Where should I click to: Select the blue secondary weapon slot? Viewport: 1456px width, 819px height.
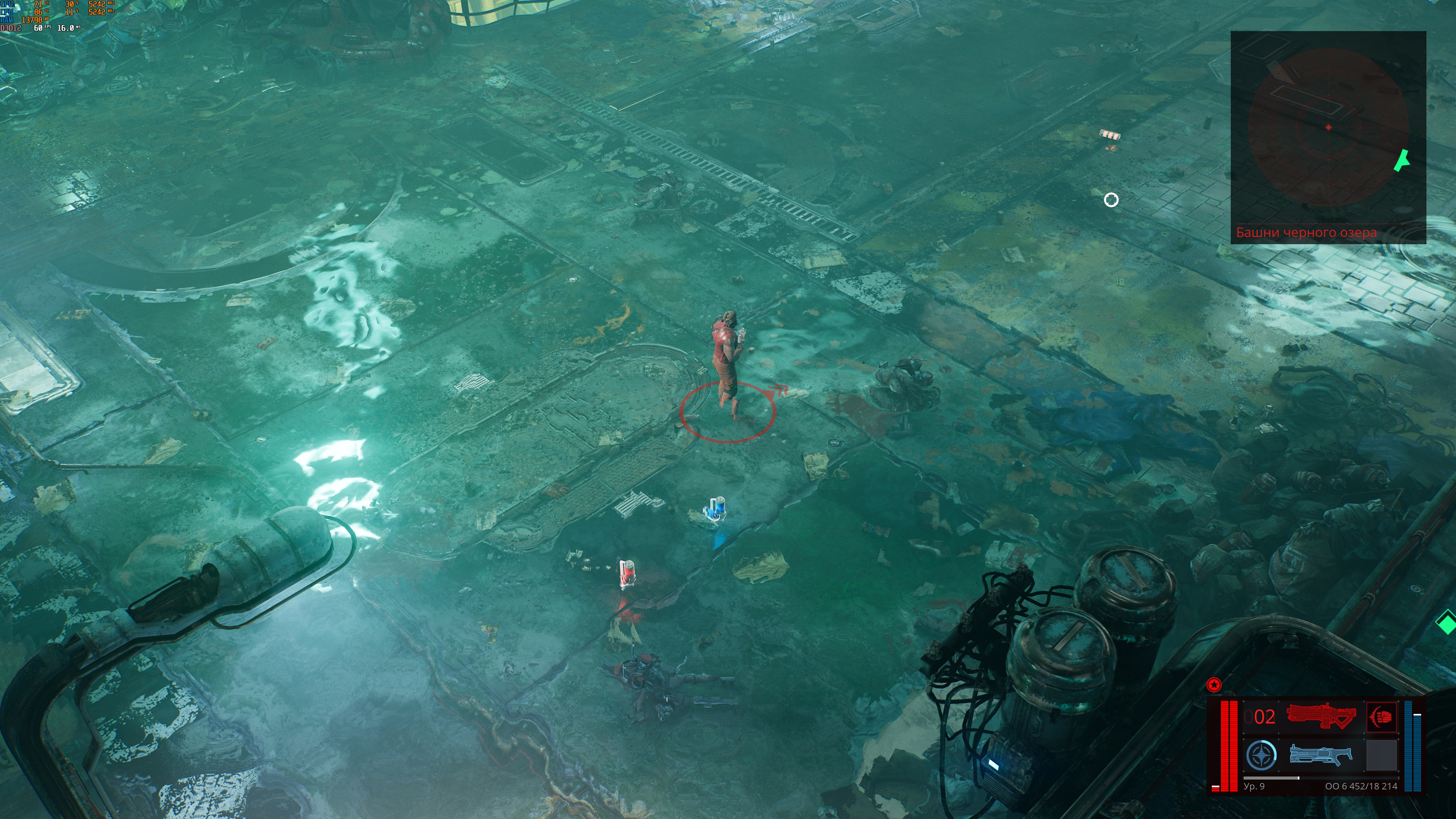pyautogui.click(x=1320, y=755)
